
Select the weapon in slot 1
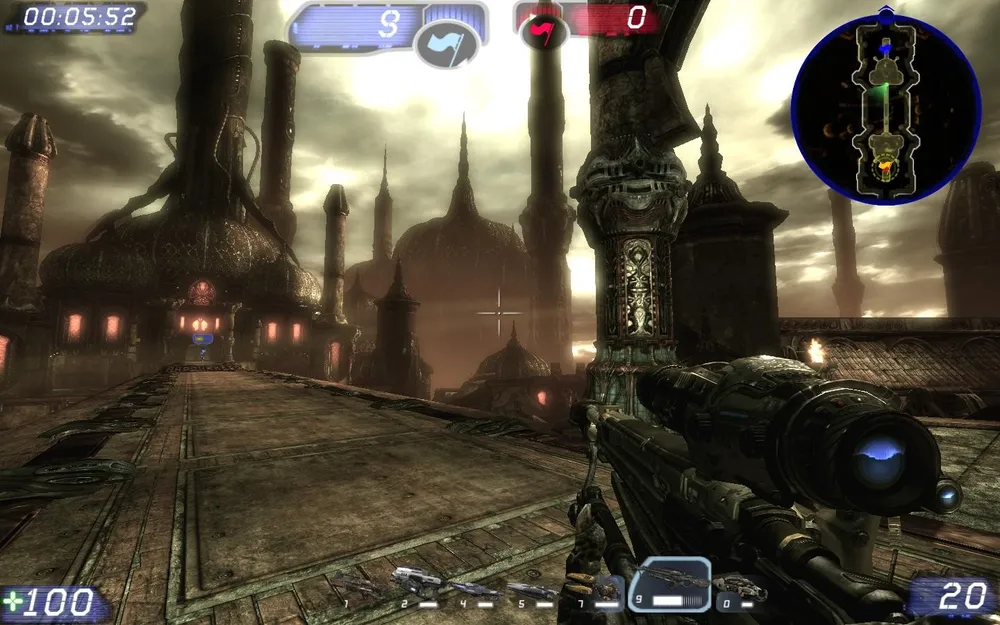360,588
